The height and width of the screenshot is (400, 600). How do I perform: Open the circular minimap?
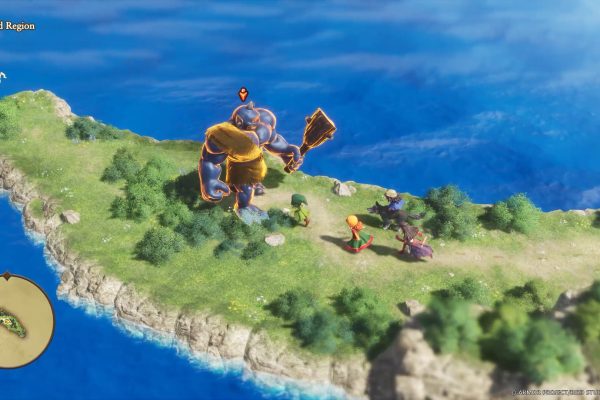[22, 320]
